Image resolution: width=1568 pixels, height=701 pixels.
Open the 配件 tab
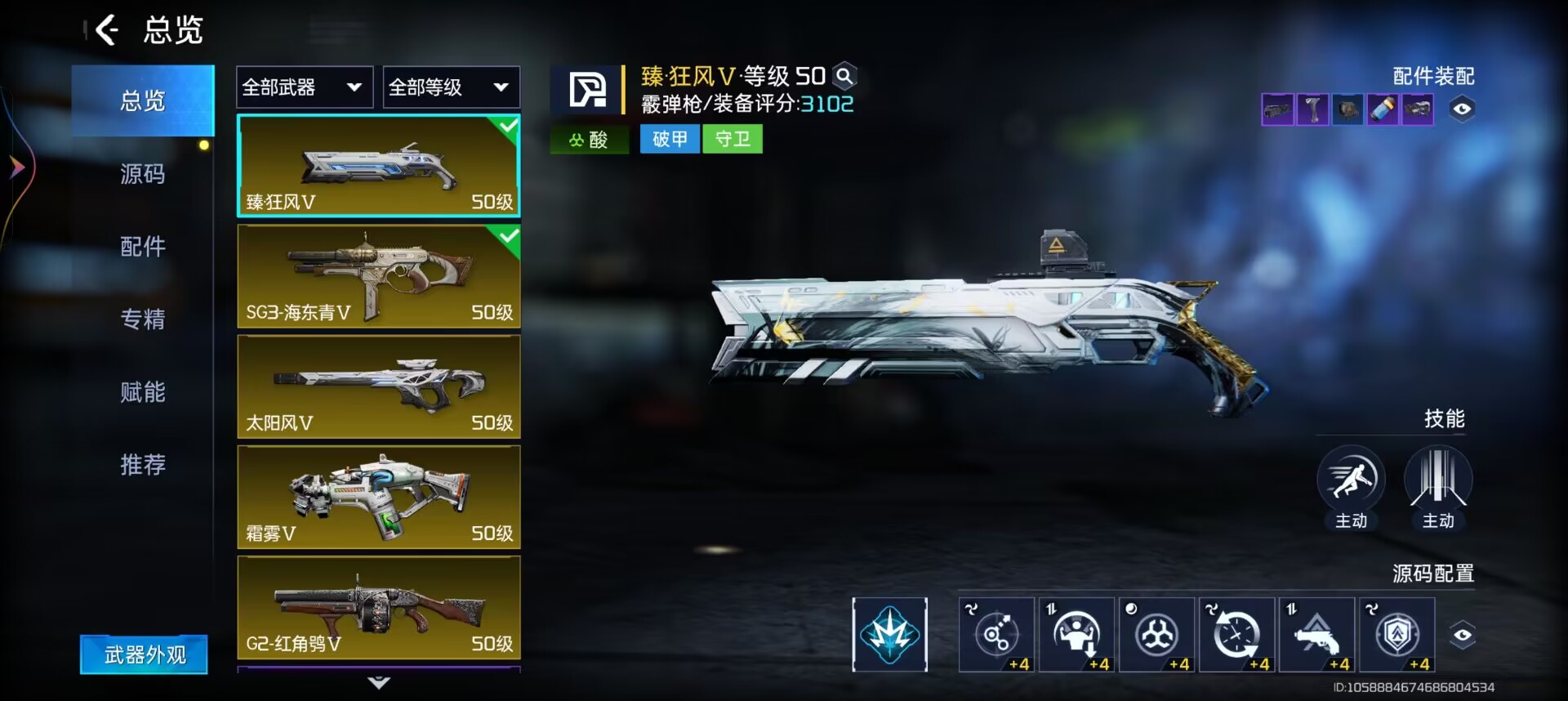click(x=143, y=246)
